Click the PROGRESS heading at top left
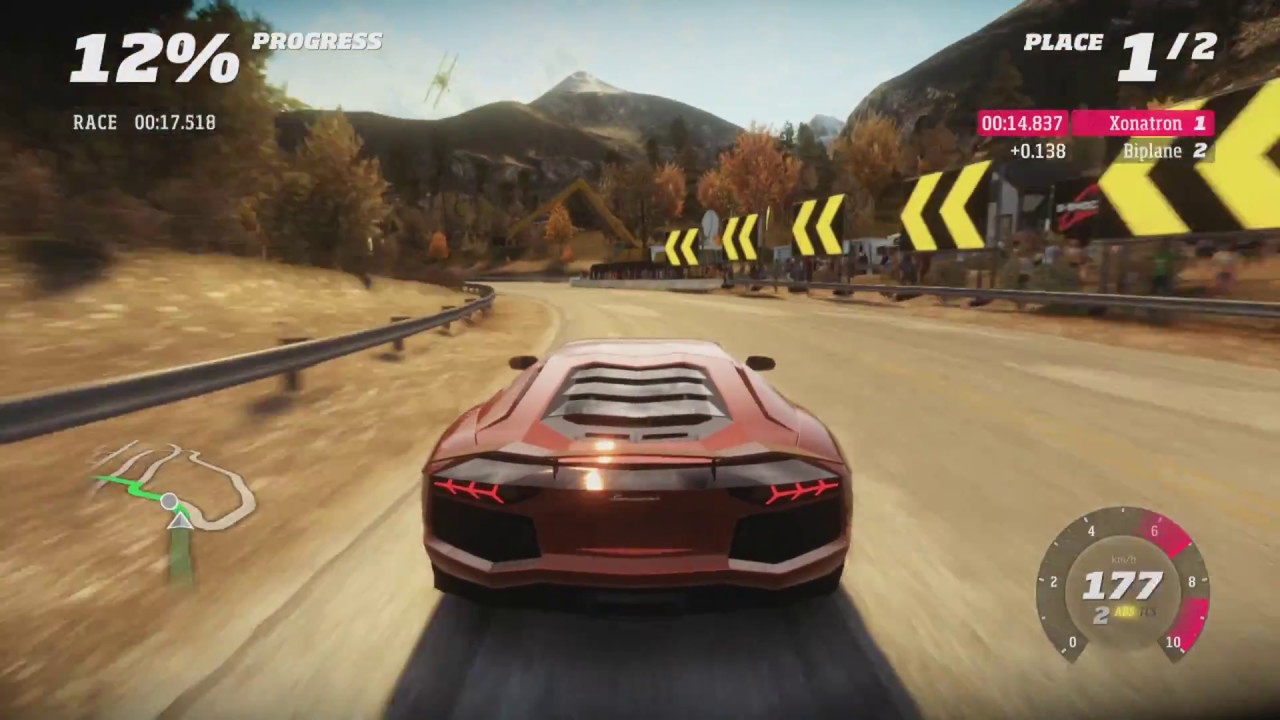 click(x=318, y=42)
